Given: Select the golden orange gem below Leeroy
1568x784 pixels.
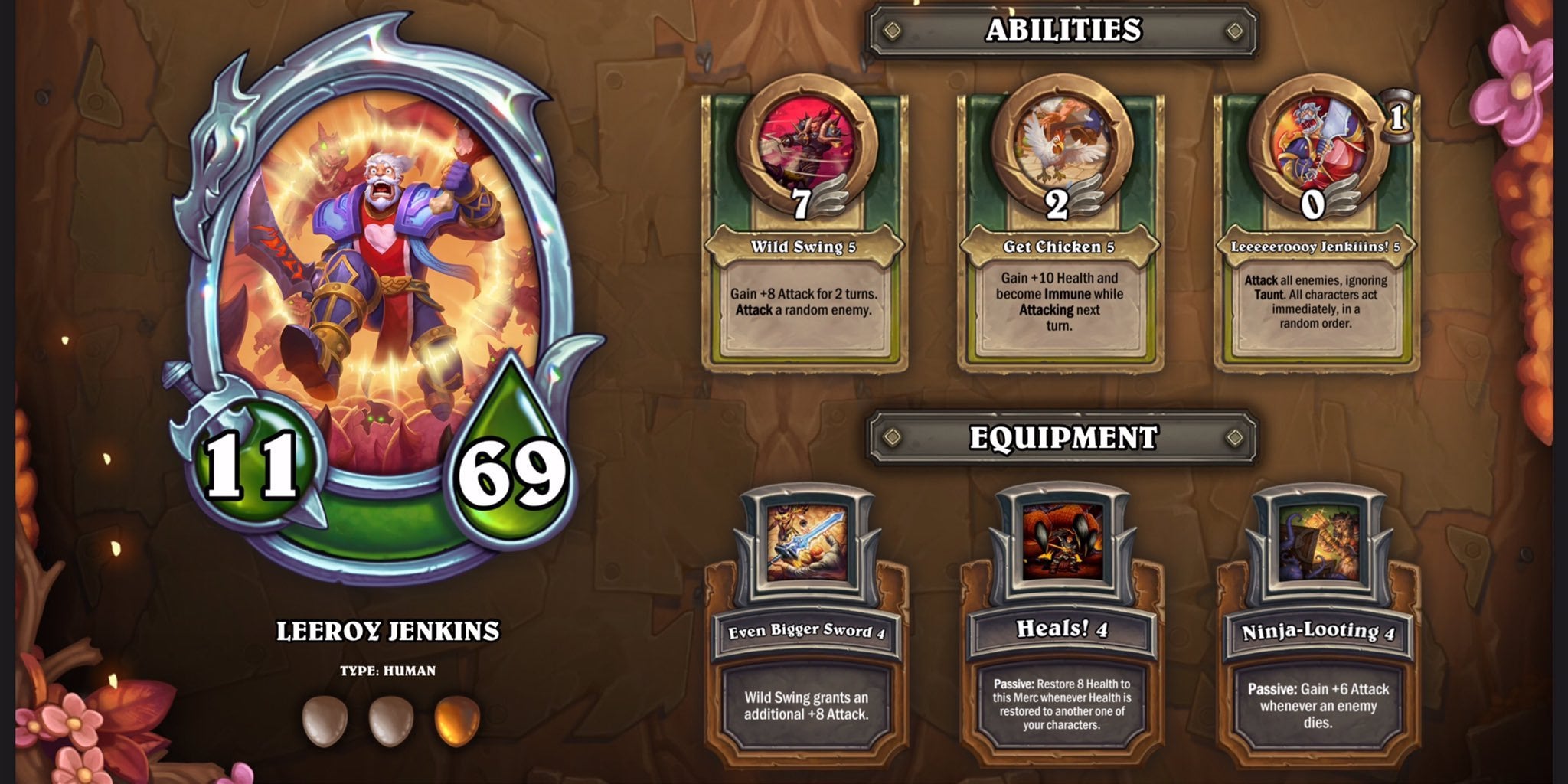Looking at the screenshot, I should (457, 720).
